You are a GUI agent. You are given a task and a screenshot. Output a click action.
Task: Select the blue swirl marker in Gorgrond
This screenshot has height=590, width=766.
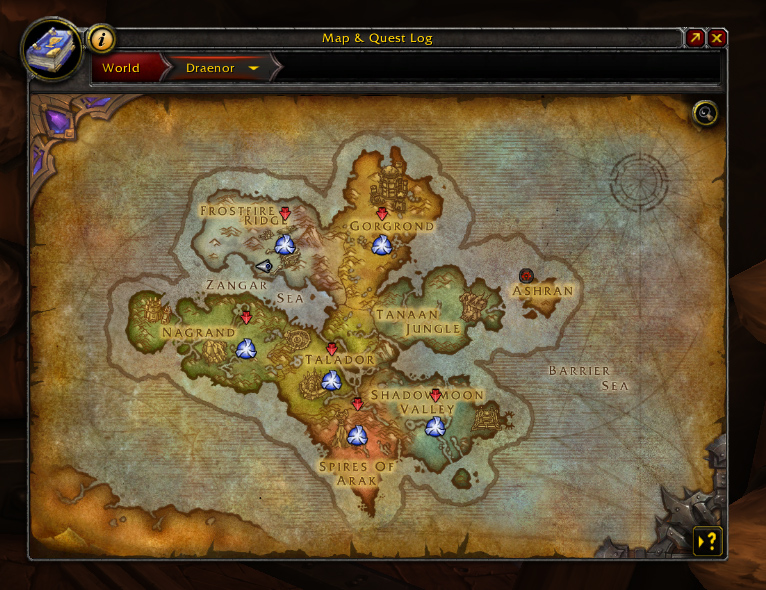(x=381, y=245)
